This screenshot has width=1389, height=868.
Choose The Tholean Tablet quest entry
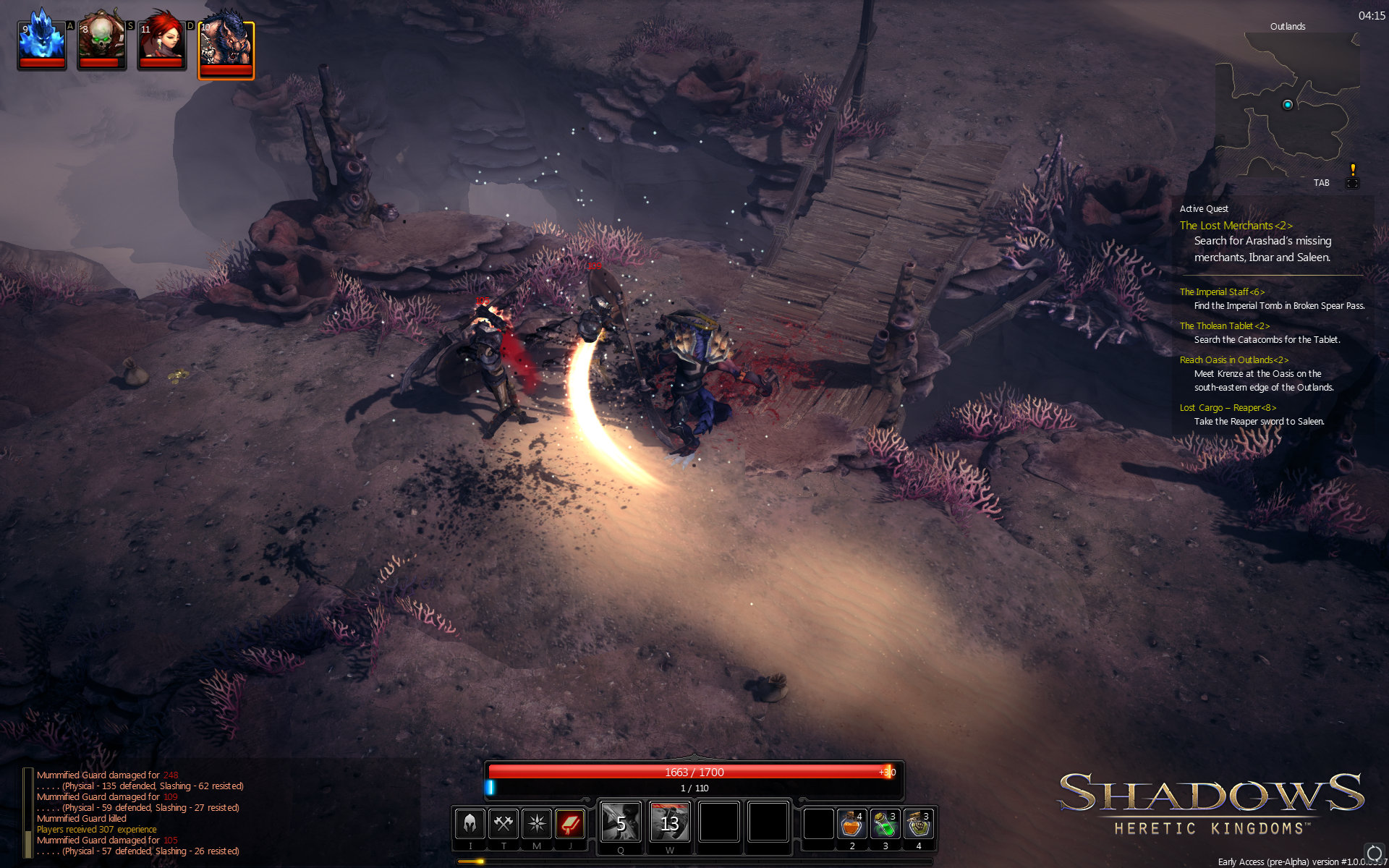pyautogui.click(x=1224, y=326)
